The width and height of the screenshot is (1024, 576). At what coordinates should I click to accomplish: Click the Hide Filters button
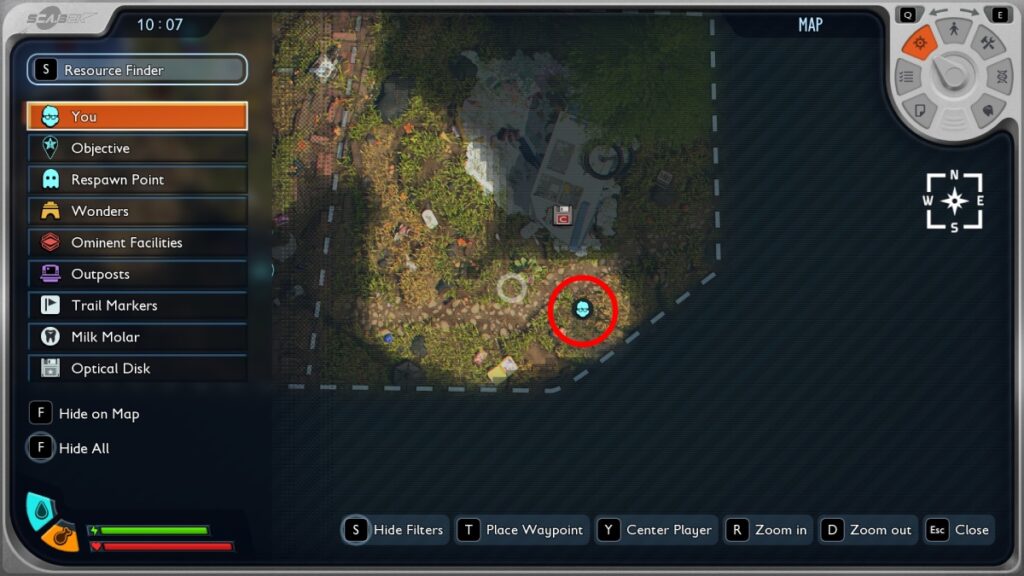(395, 530)
